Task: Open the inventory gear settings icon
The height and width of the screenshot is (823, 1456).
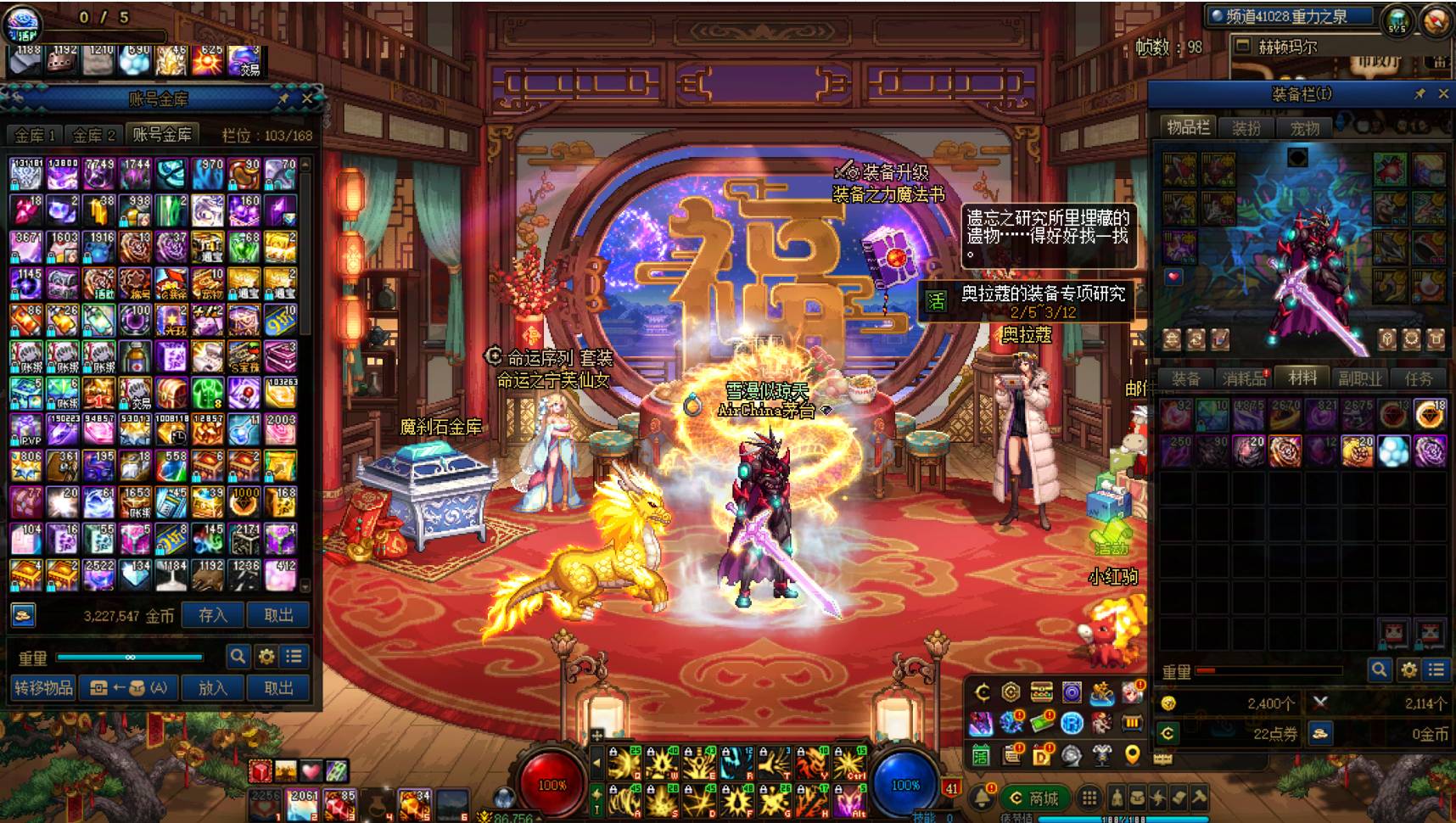Action: coord(1408,670)
